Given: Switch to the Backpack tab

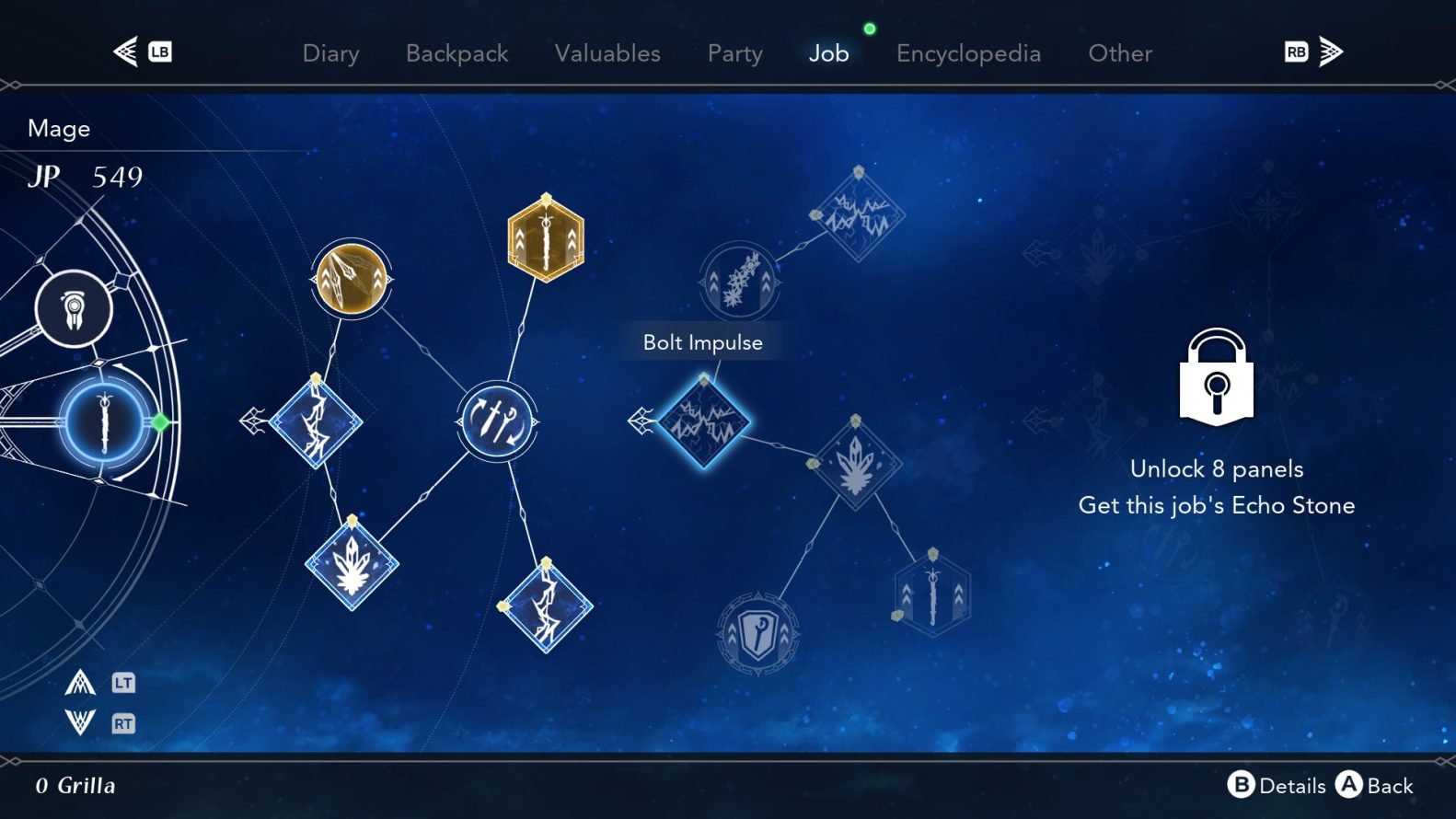Looking at the screenshot, I should (x=456, y=53).
